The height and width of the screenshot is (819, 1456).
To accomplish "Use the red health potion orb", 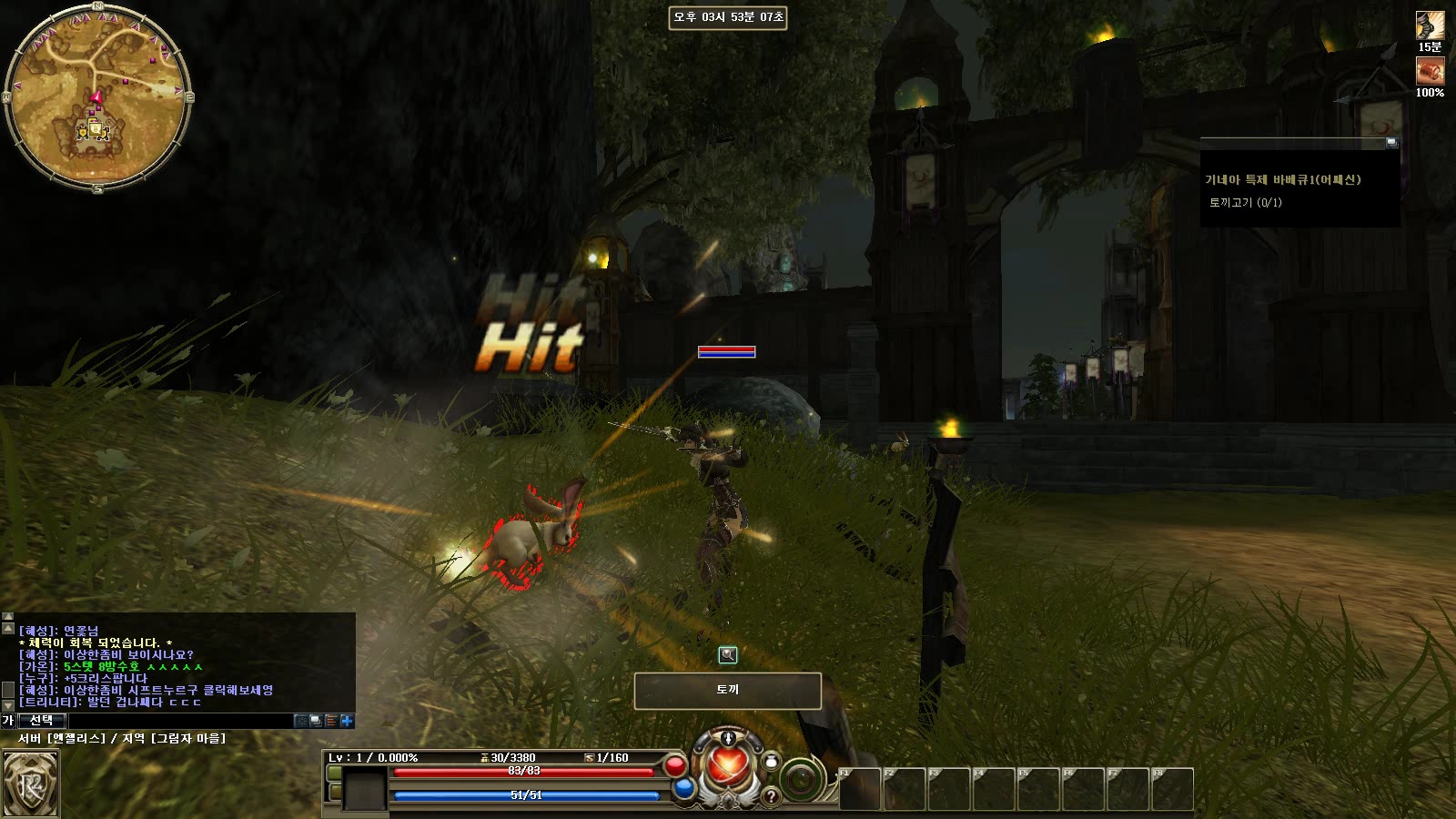I will 675,766.
